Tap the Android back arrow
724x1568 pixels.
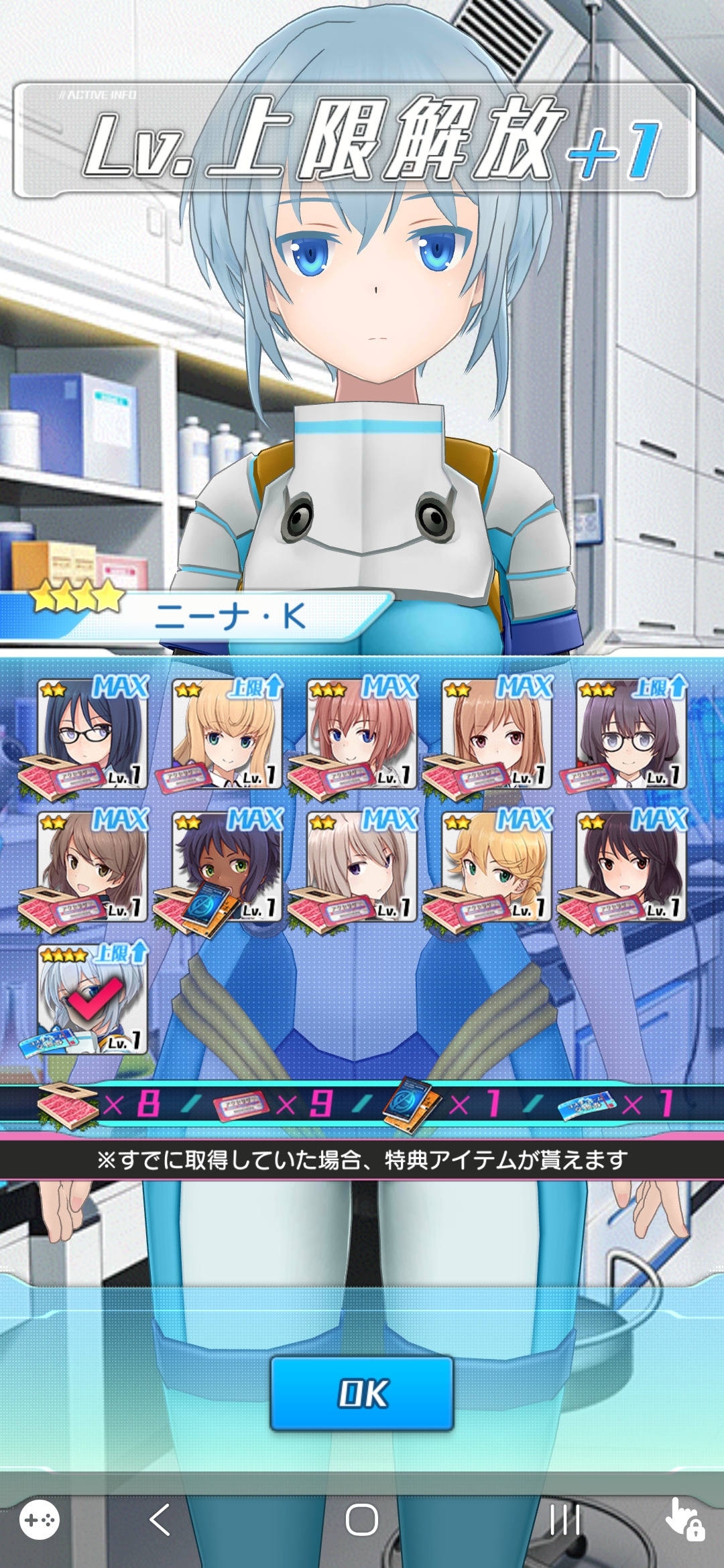[160, 1520]
